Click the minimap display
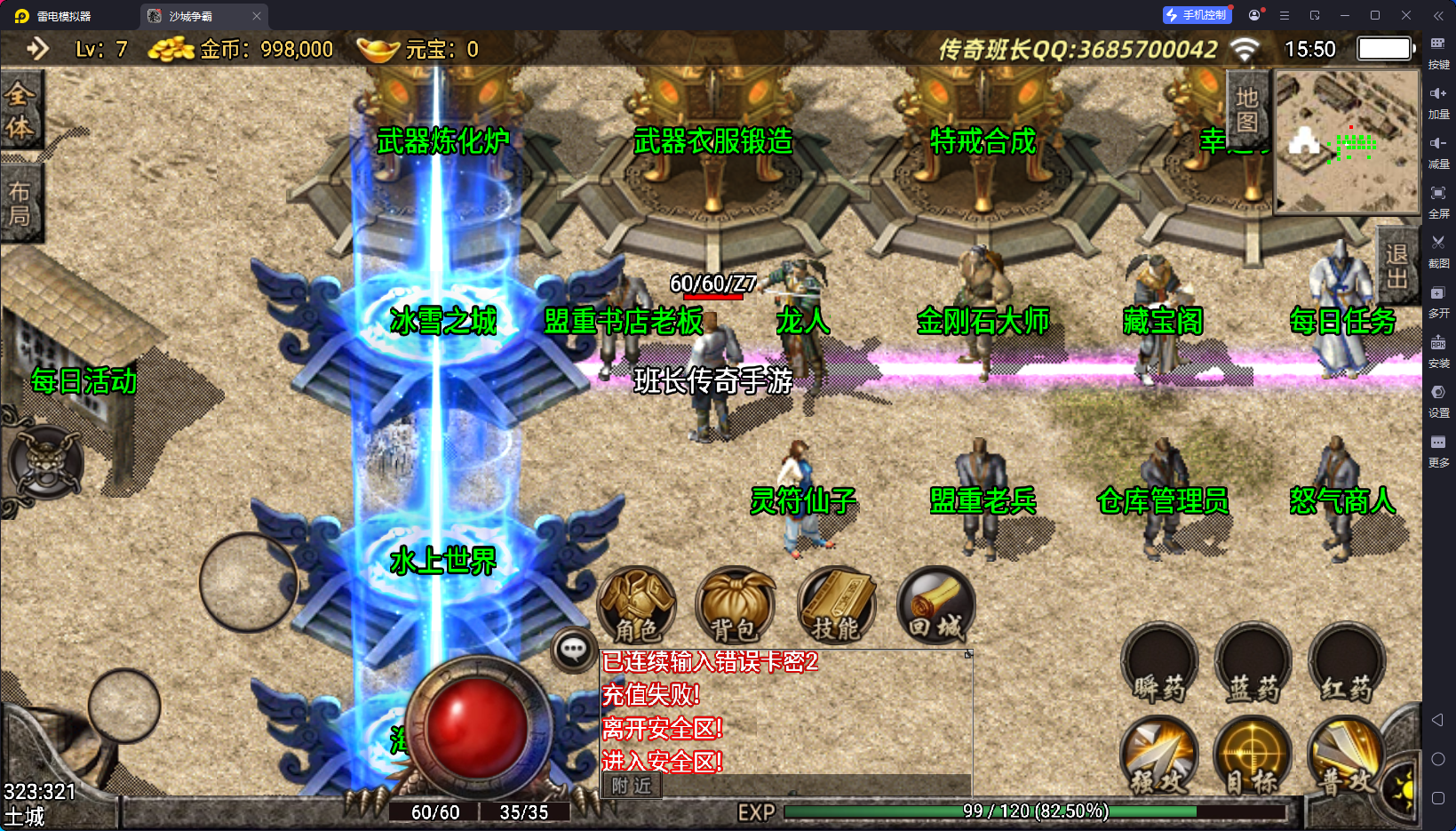 pos(1347,142)
